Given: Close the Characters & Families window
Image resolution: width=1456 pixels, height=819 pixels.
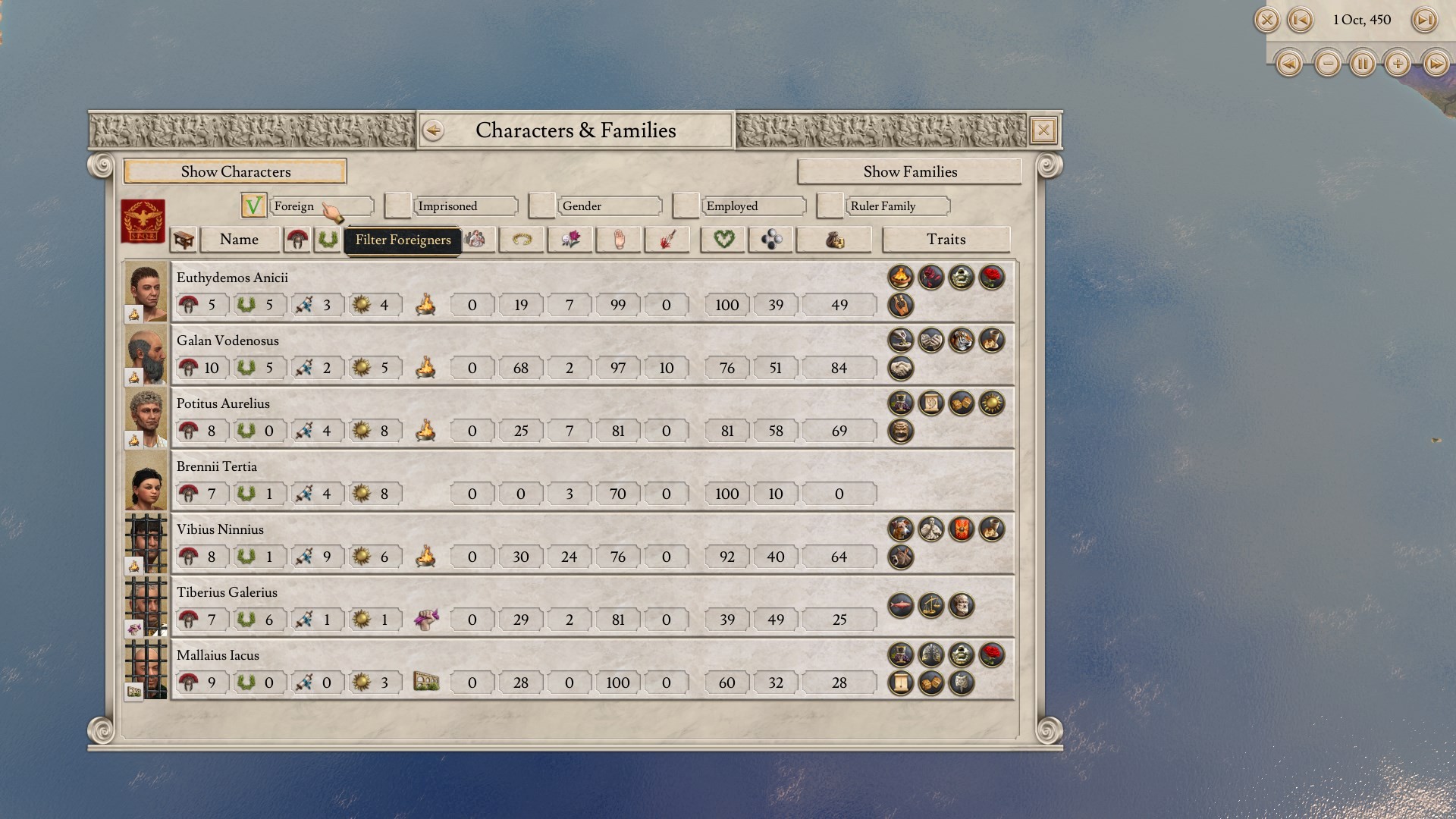Looking at the screenshot, I should 1043,130.
